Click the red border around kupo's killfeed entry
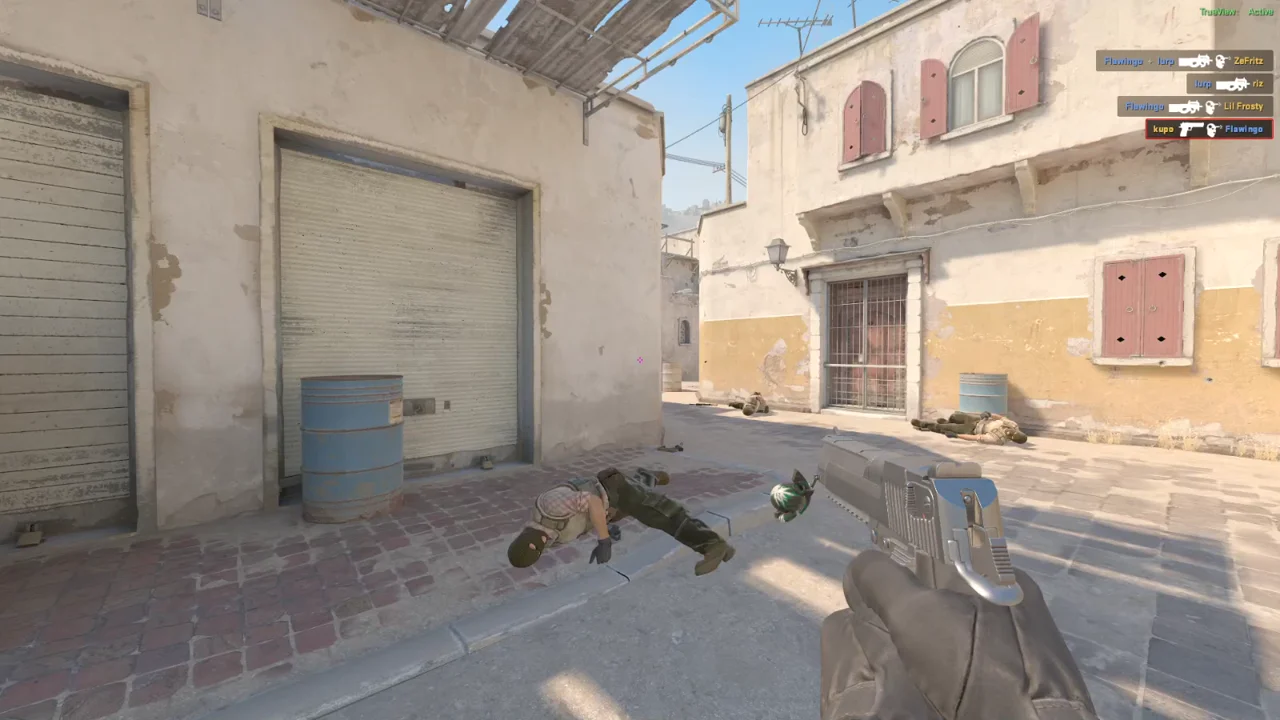1280x720 pixels. click(x=1147, y=129)
